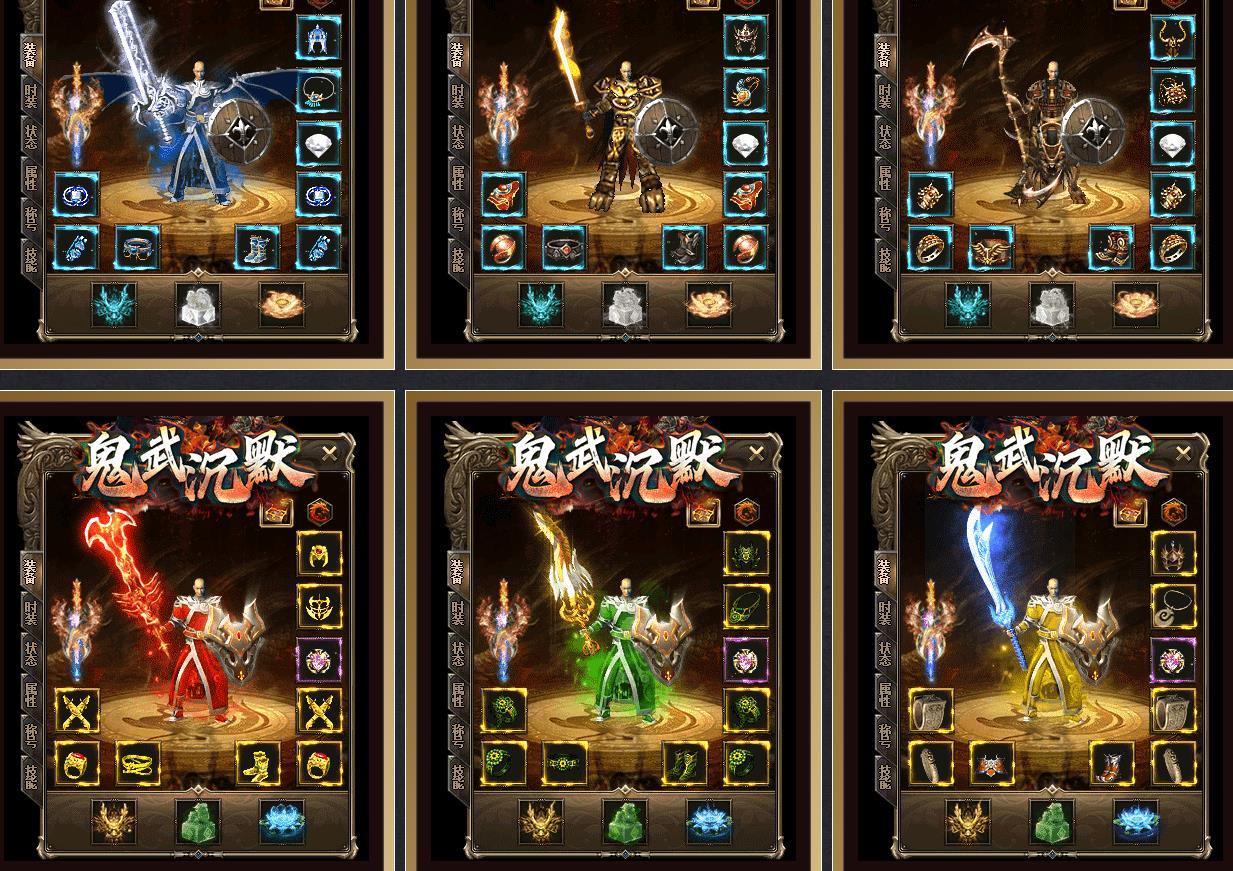Pick the silver necklace slot beside yellow-robed warrior
This screenshot has width=1233, height=871.
1173,606
